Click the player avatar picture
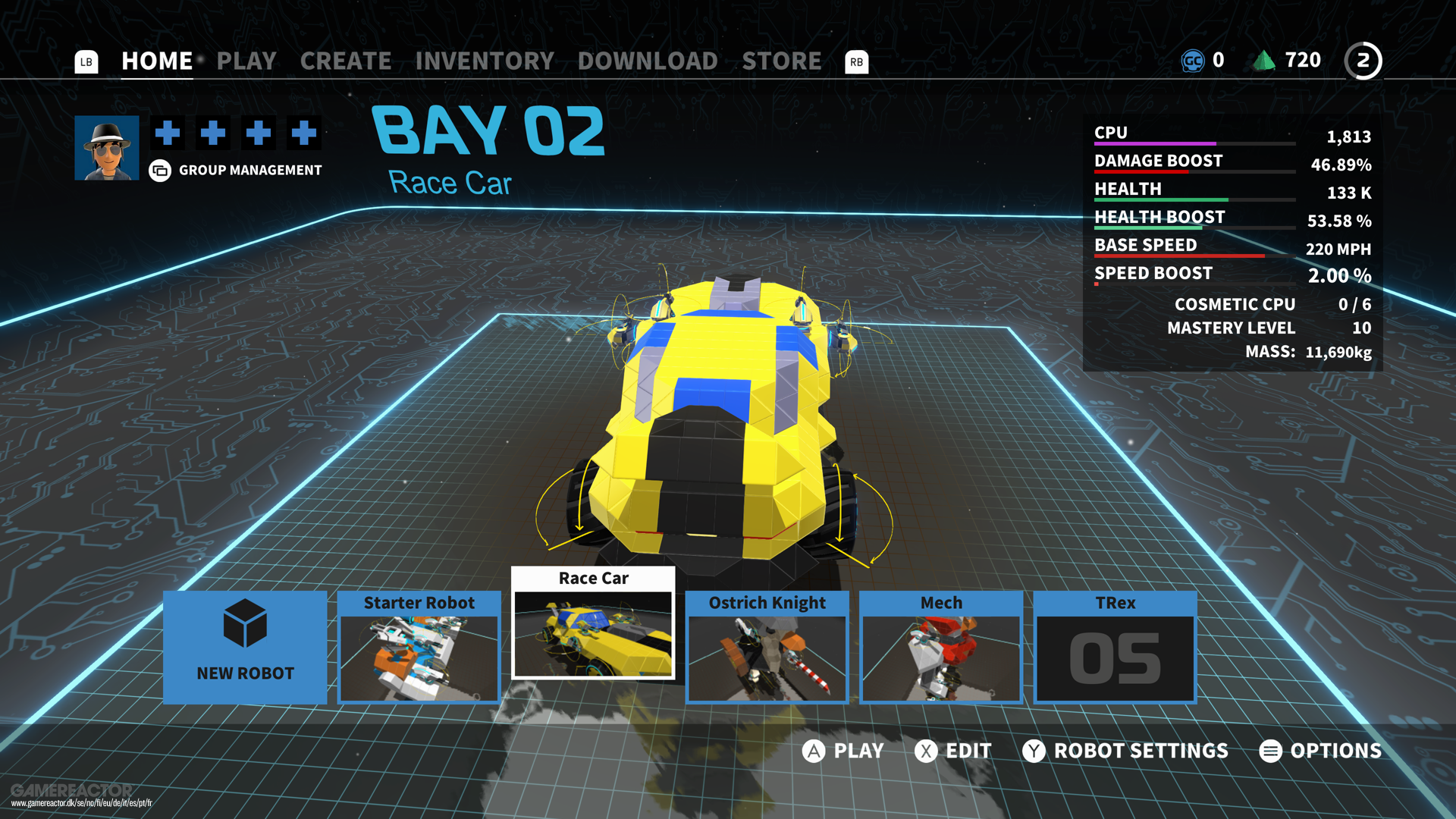The height and width of the screenshot is (819, 1456). click(x=106, y=147)
